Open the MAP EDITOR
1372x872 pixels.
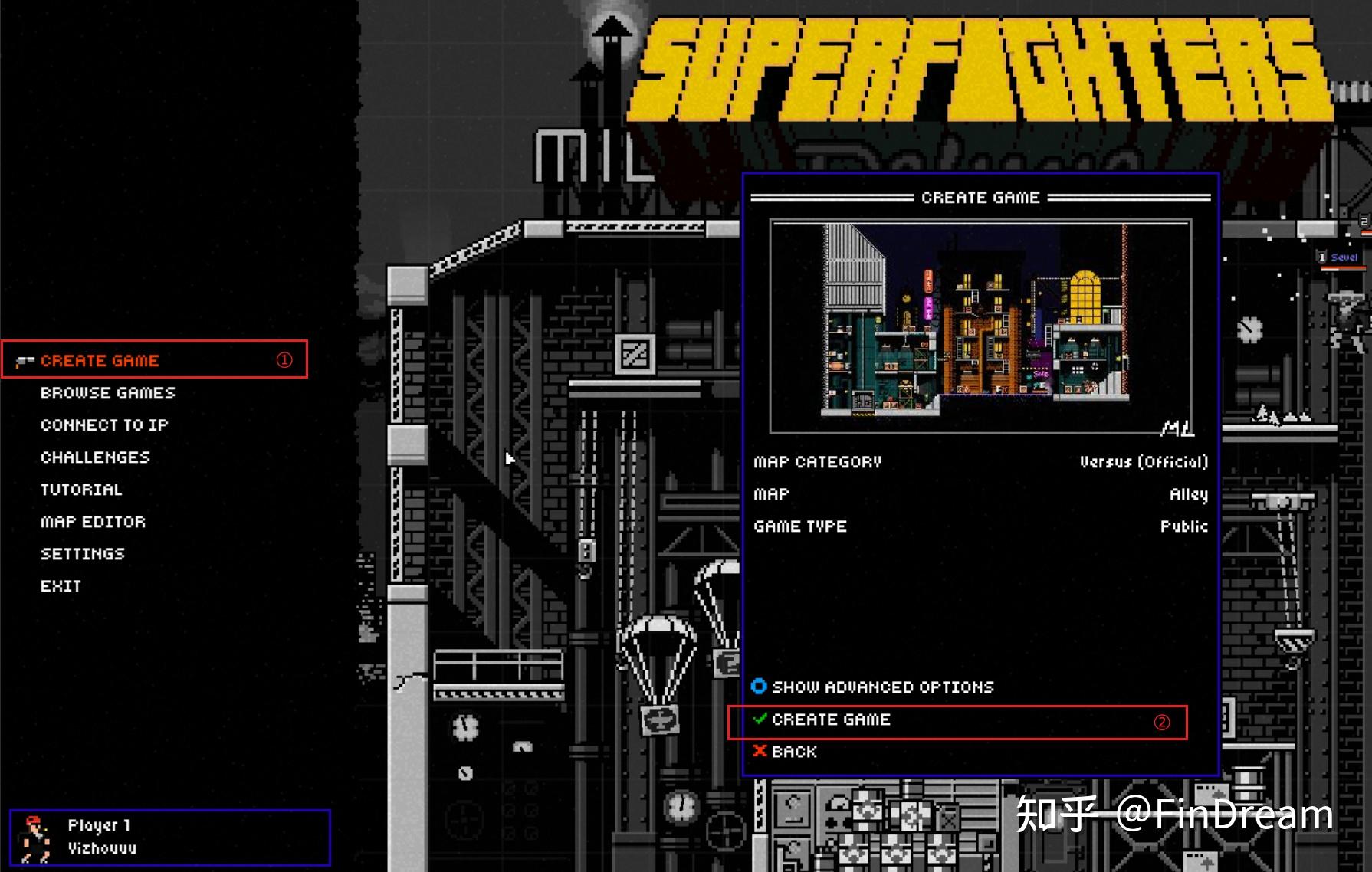(x=92, y=521)
